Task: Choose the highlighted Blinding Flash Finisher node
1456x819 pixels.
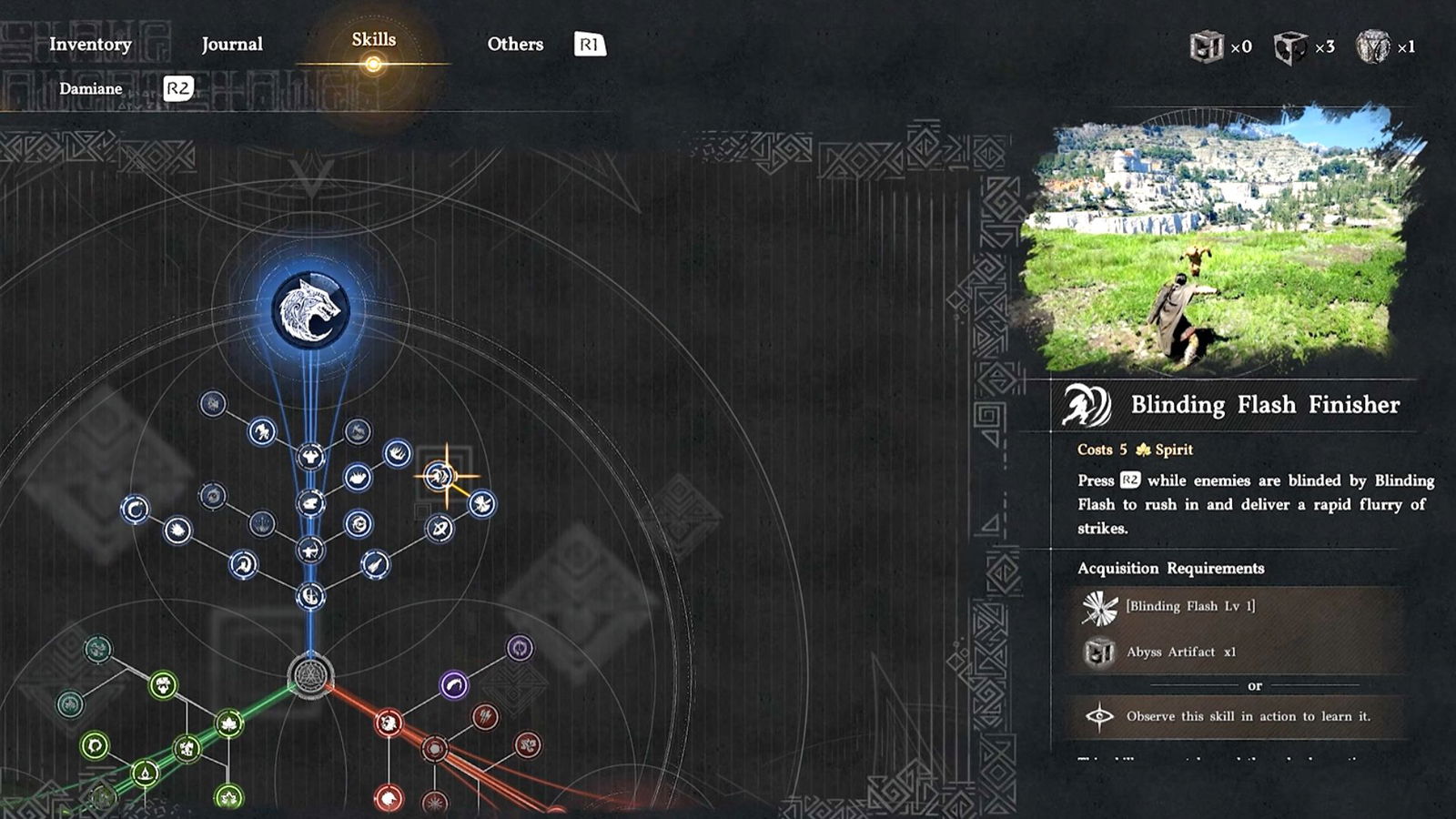Action: point(440,475)
